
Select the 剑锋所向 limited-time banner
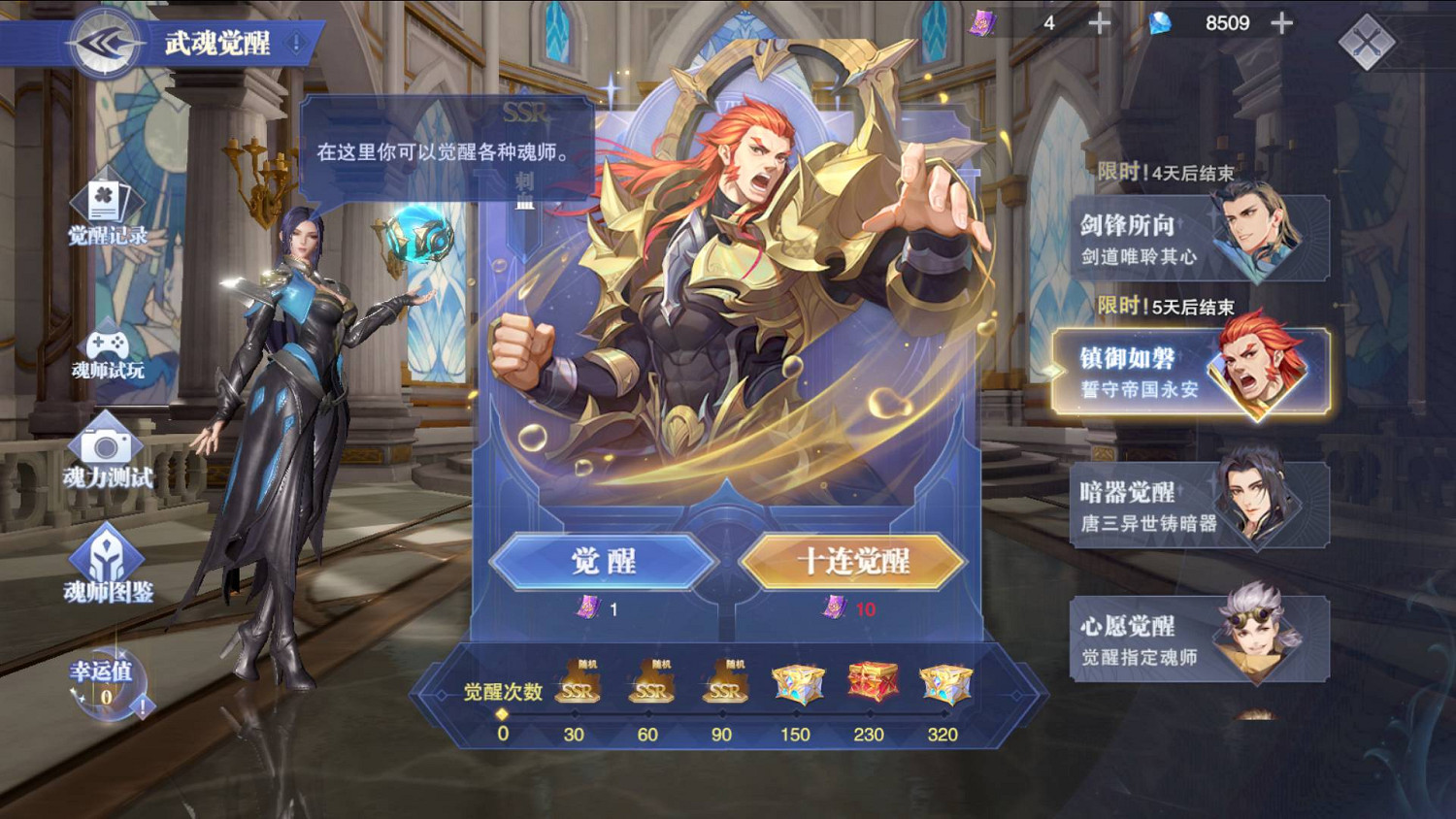[x=1199, y=238]
